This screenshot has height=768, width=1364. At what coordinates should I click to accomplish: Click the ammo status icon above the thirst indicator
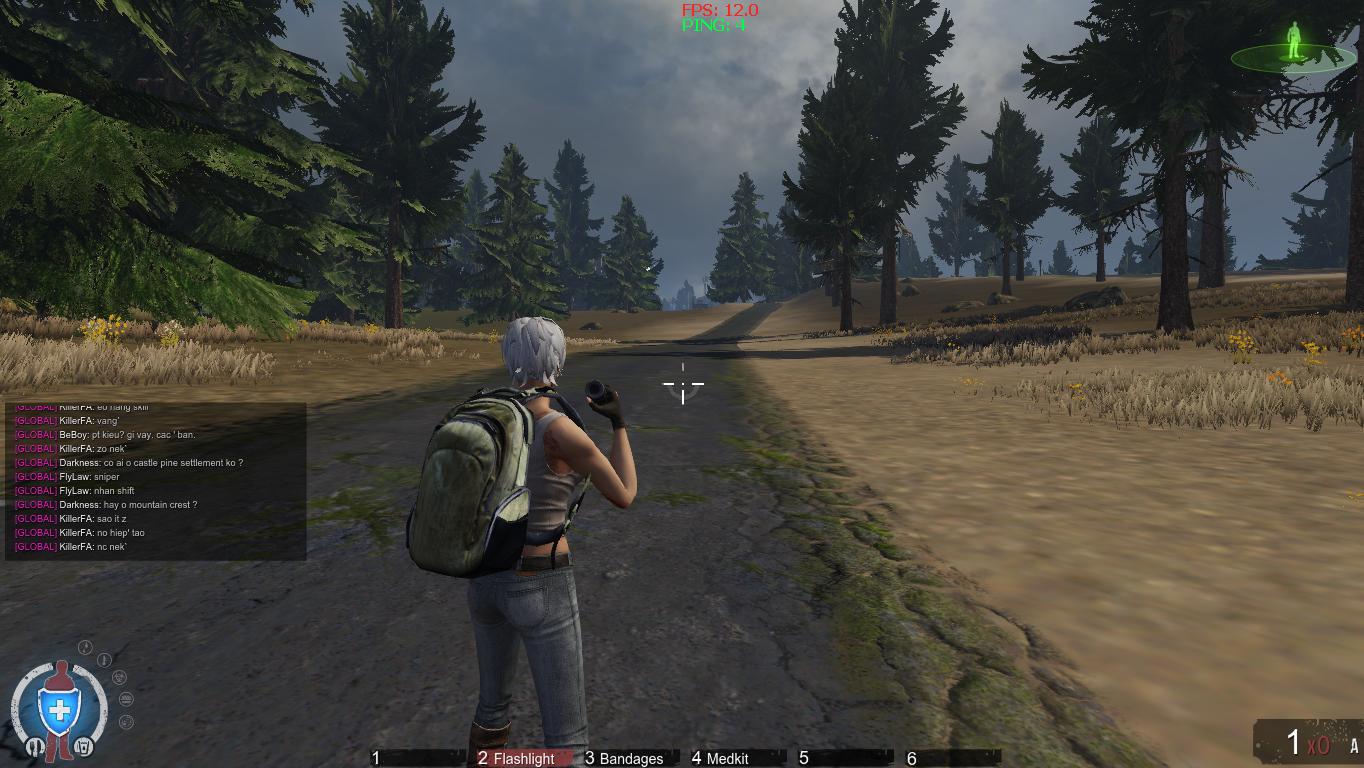tap(126, 699)
